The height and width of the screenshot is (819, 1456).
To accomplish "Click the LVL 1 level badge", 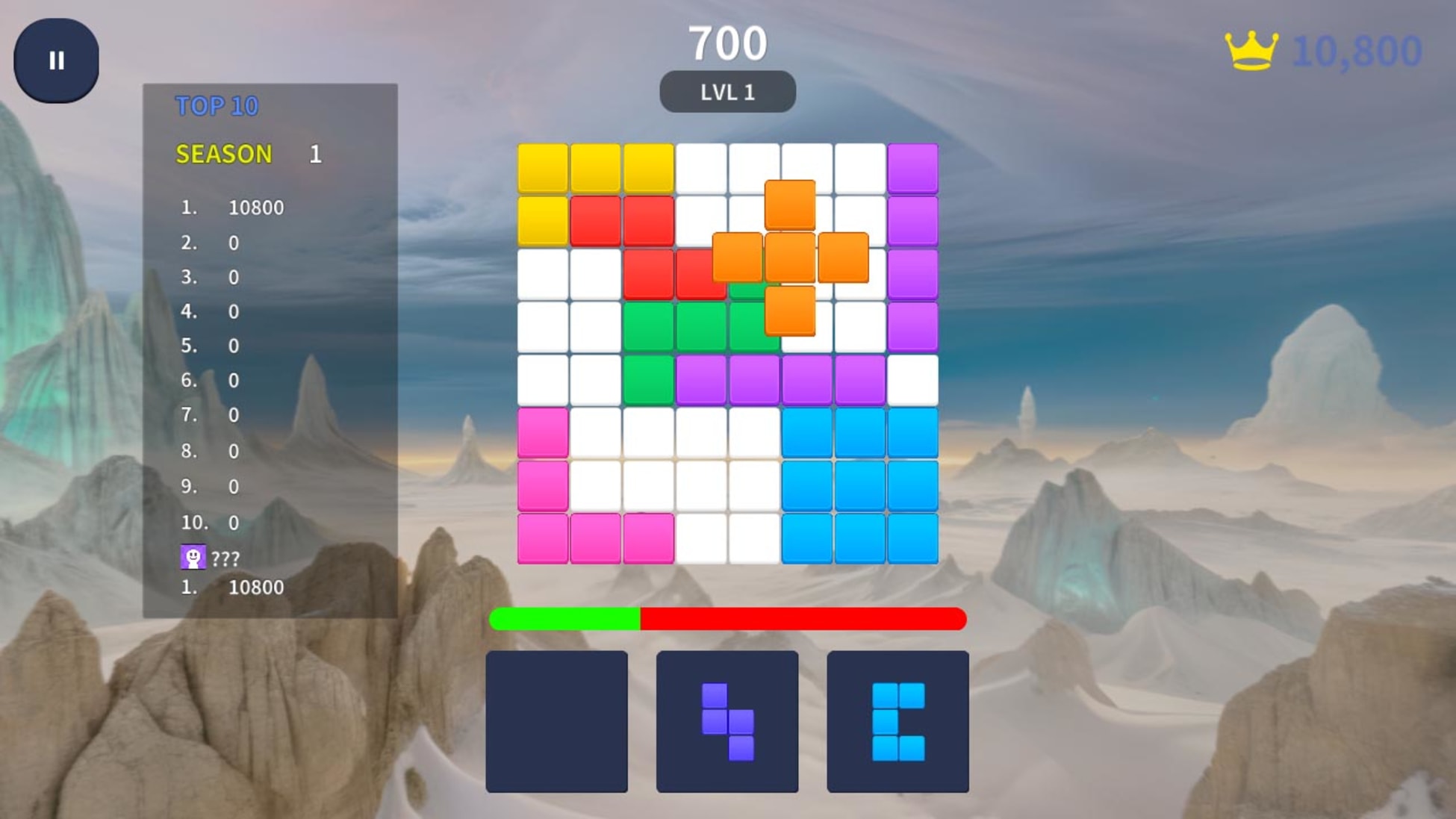I will click(728, 93).
